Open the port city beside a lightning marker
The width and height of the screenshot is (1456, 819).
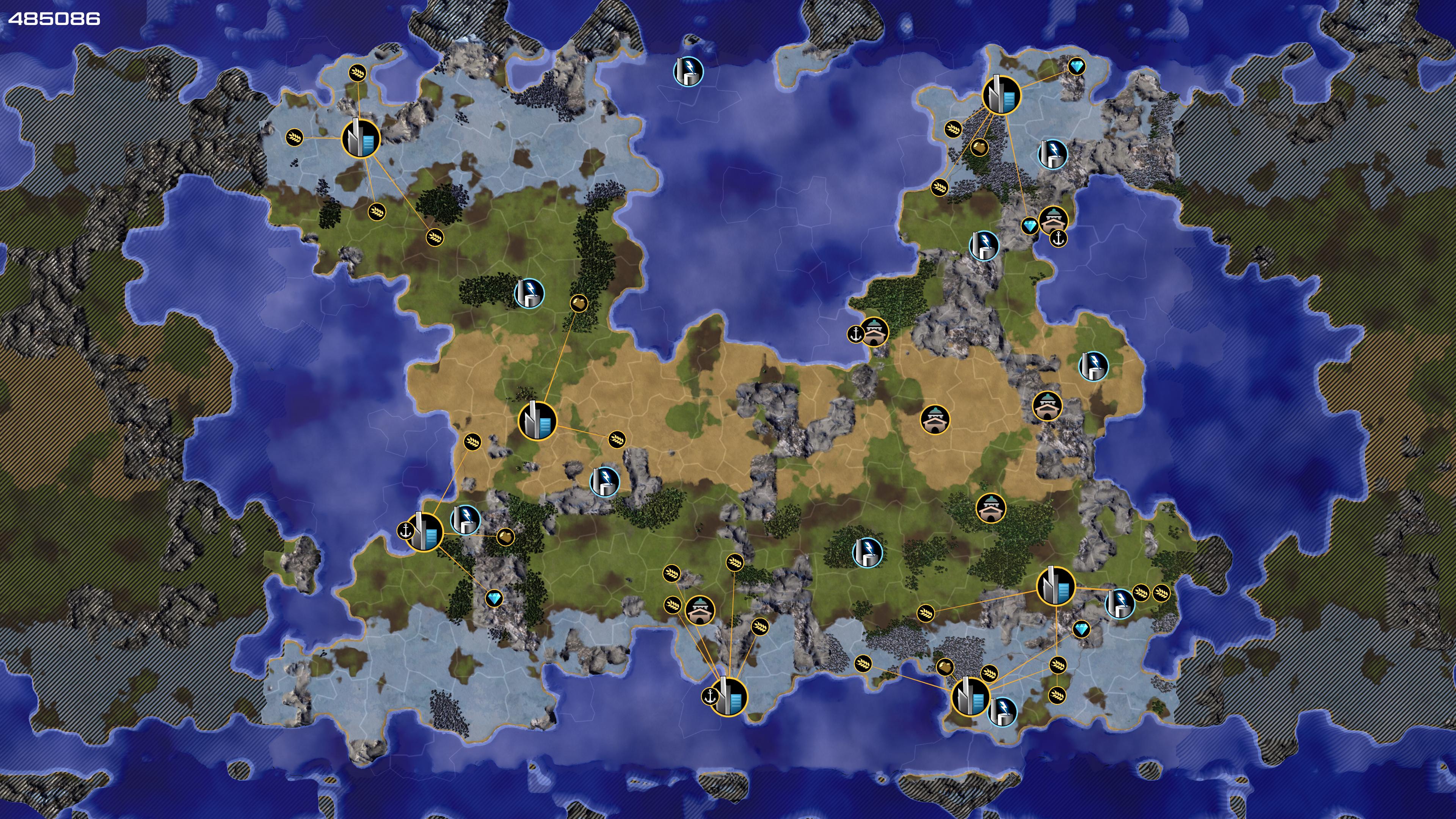(x=425, y=531)
